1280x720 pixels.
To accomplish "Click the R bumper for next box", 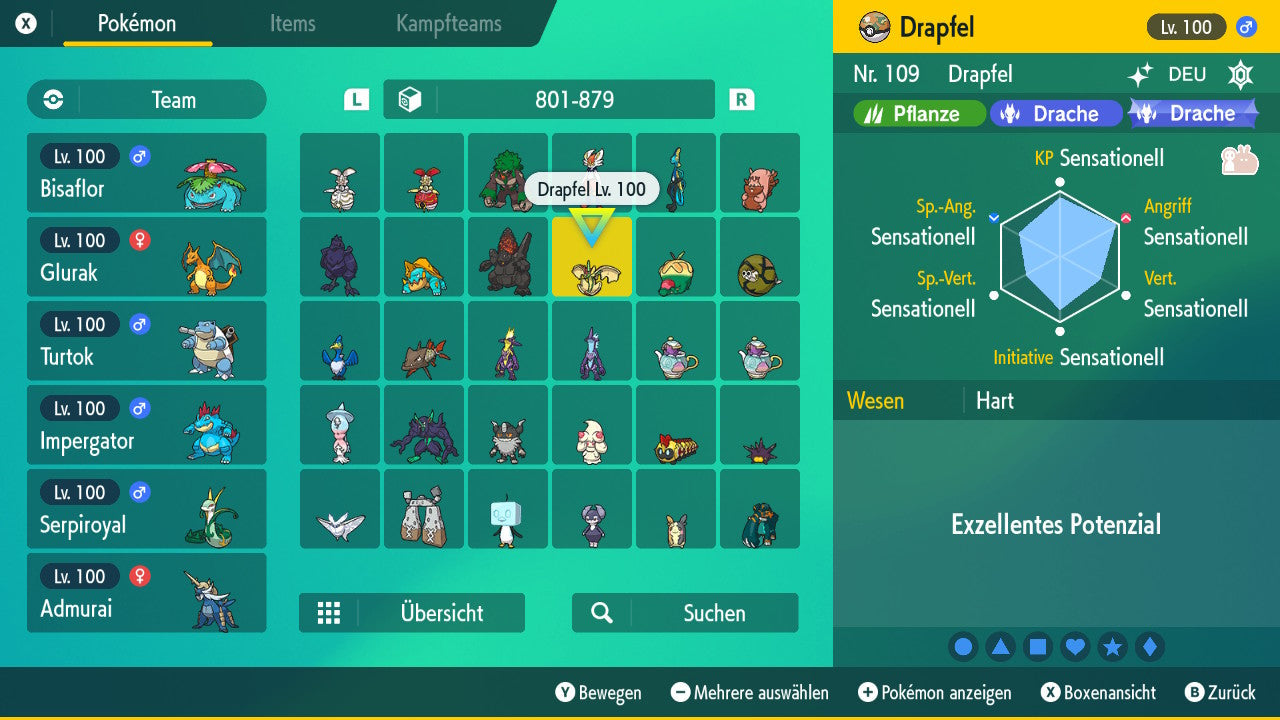I will pos(741,99).
